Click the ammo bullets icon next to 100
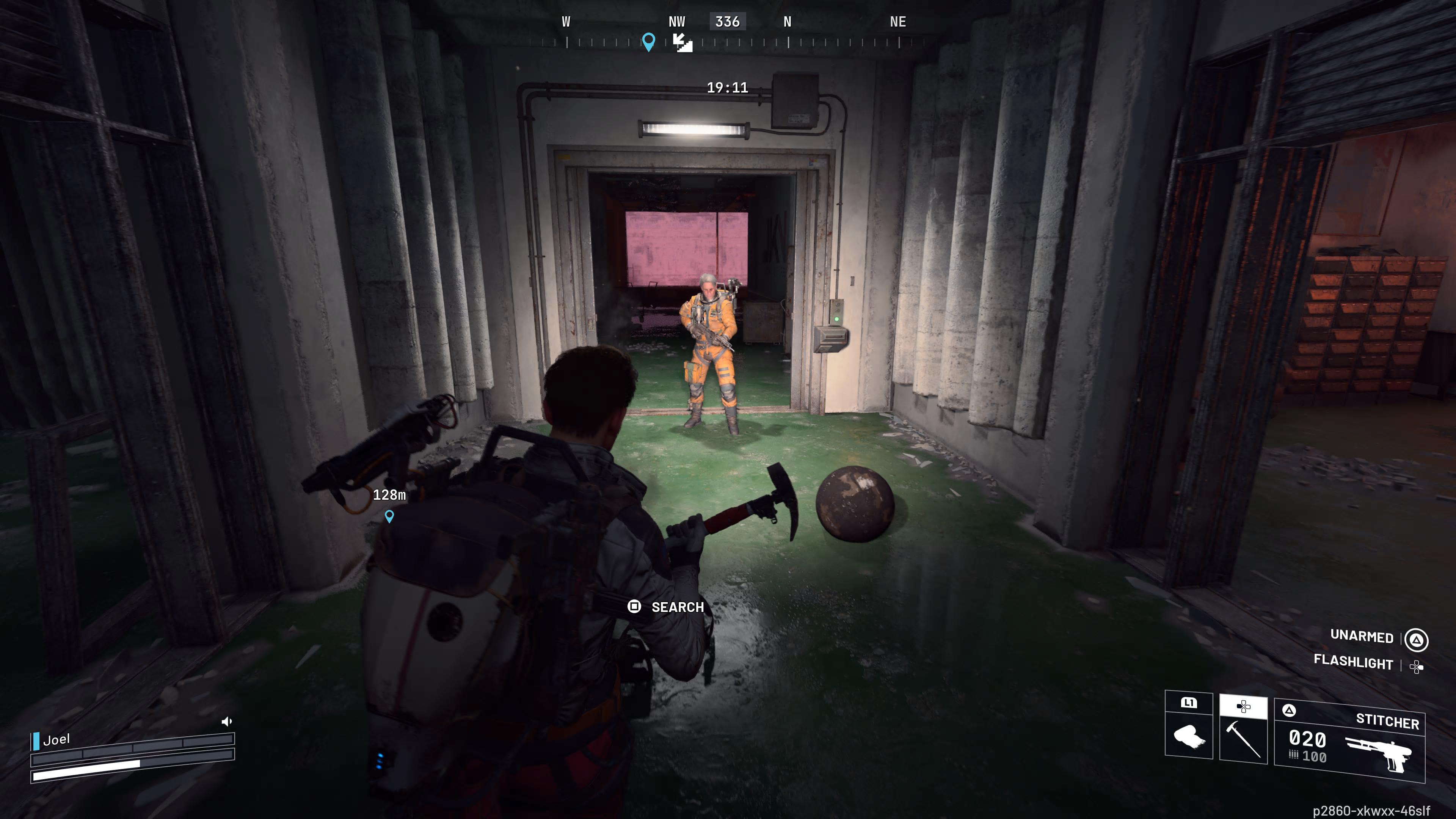 point(1294,756)
